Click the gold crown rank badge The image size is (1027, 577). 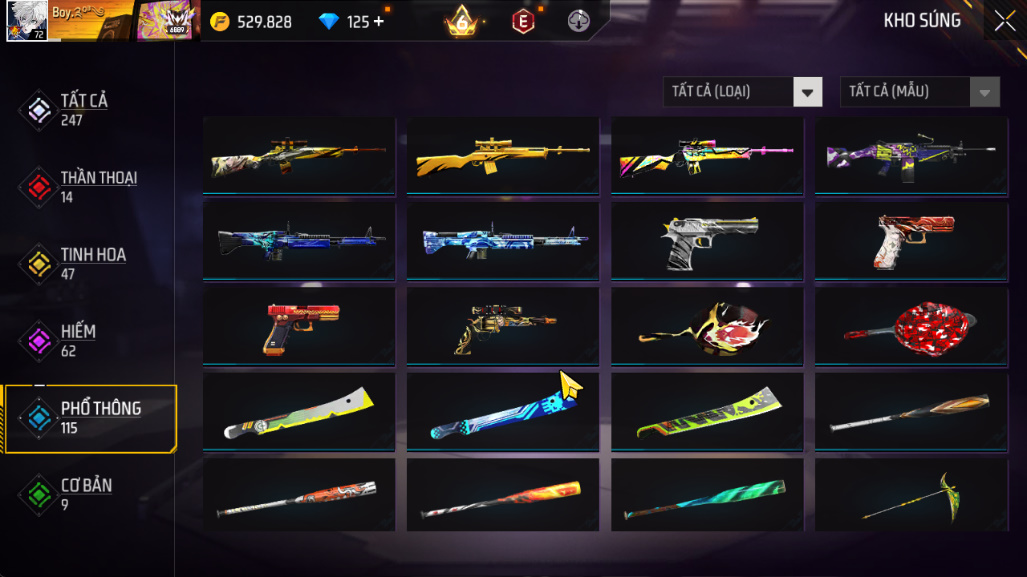point(462,21)
